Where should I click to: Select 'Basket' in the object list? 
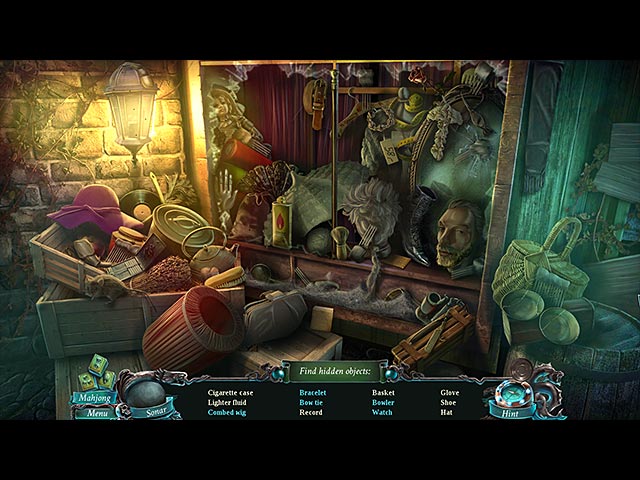(x=383, y=393)
